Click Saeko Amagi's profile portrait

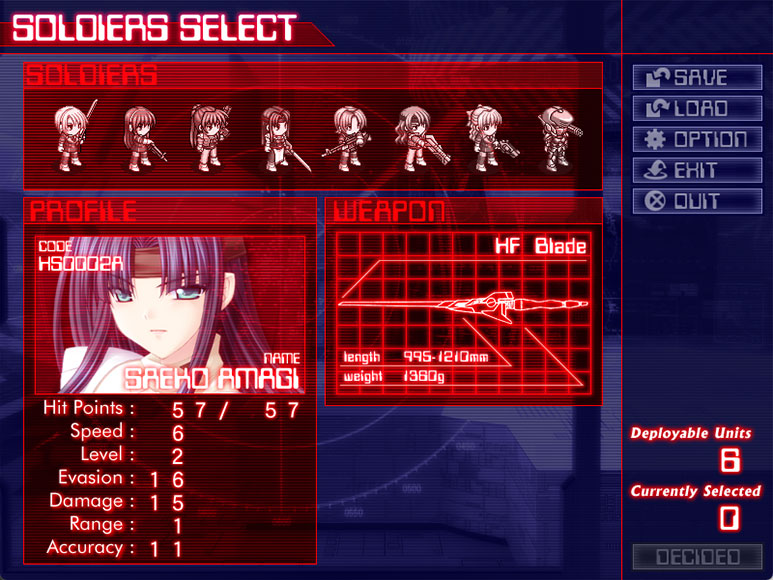click(170, 314)
